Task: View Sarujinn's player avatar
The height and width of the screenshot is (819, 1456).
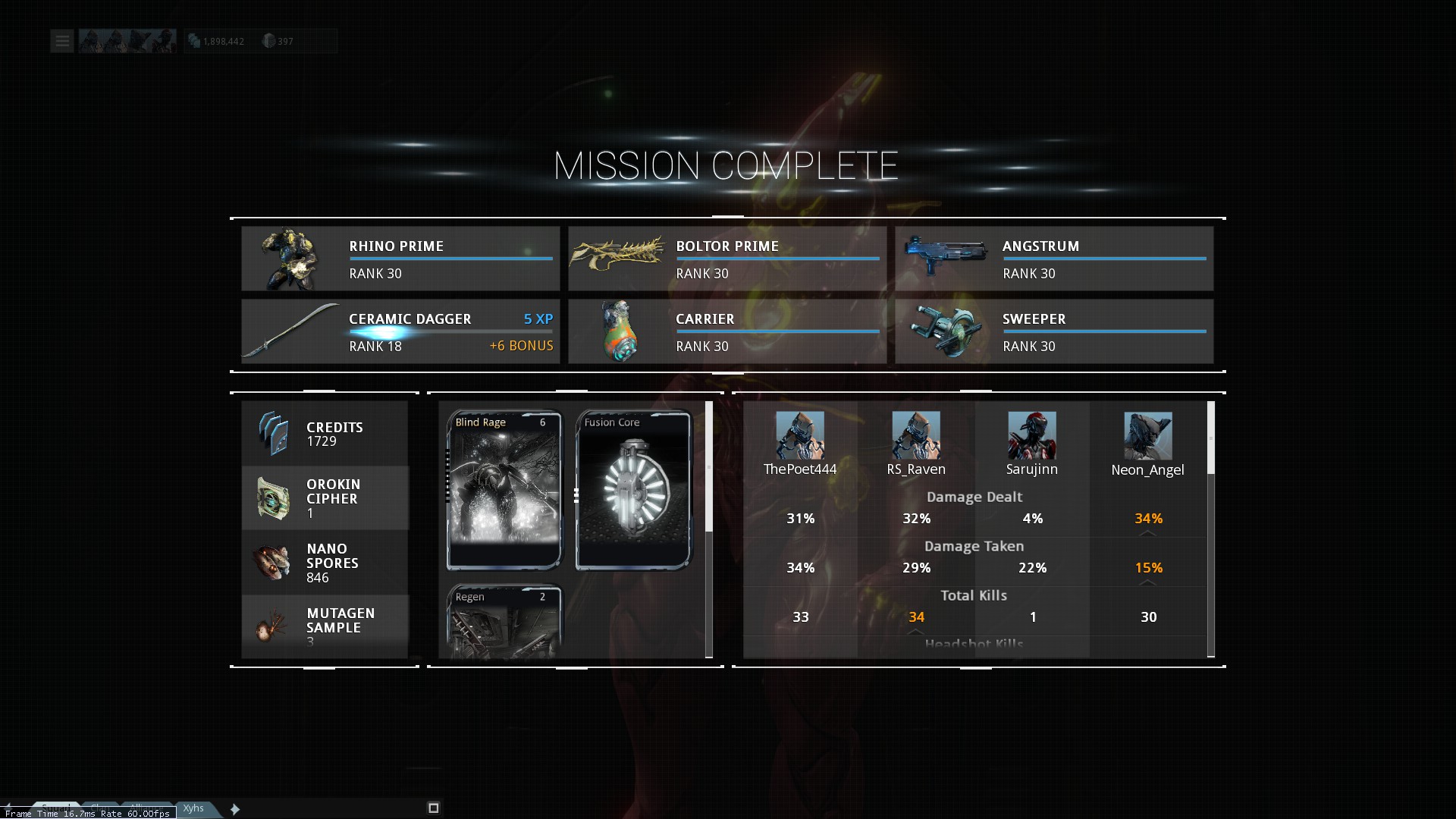Action: (1031, 435)
